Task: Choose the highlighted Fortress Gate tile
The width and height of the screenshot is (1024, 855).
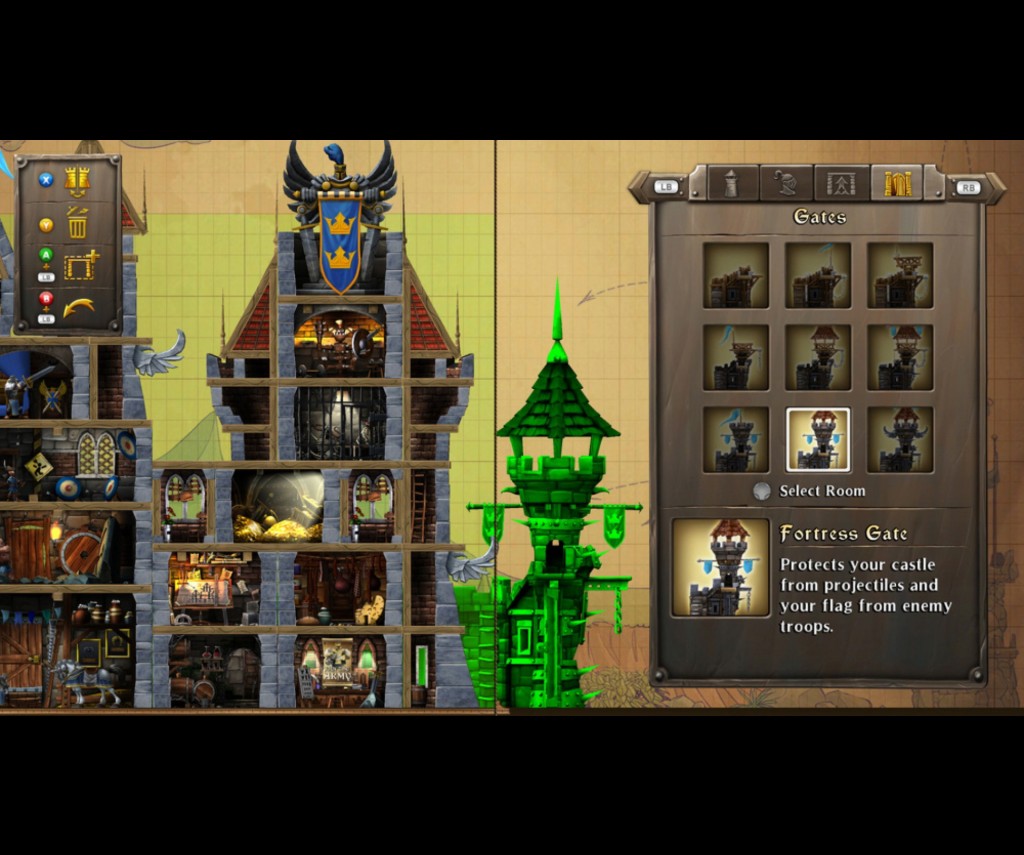Action: pyautogui.click(x=818, y=439)
